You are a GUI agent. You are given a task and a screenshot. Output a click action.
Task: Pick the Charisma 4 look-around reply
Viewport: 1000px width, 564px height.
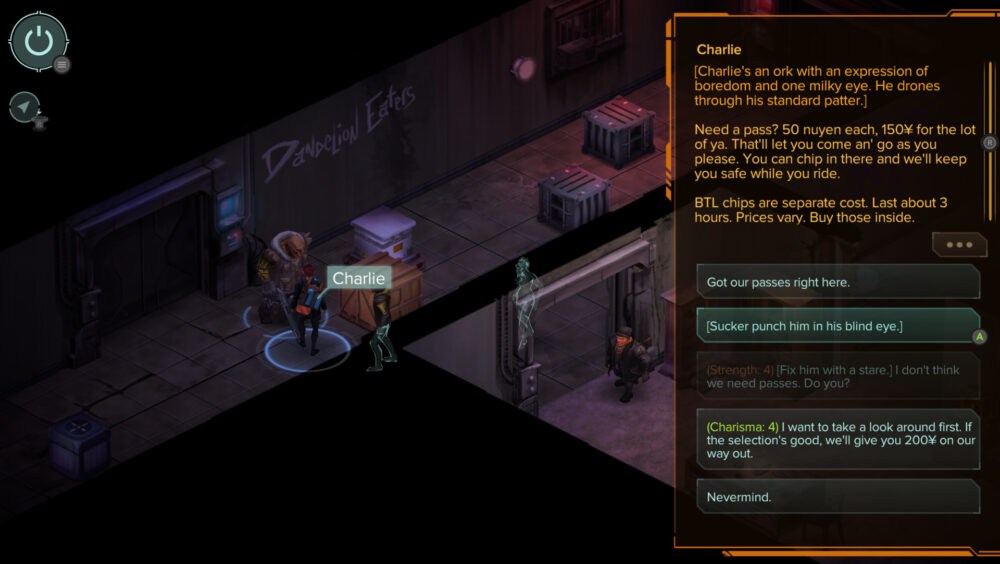pos(838,439)
